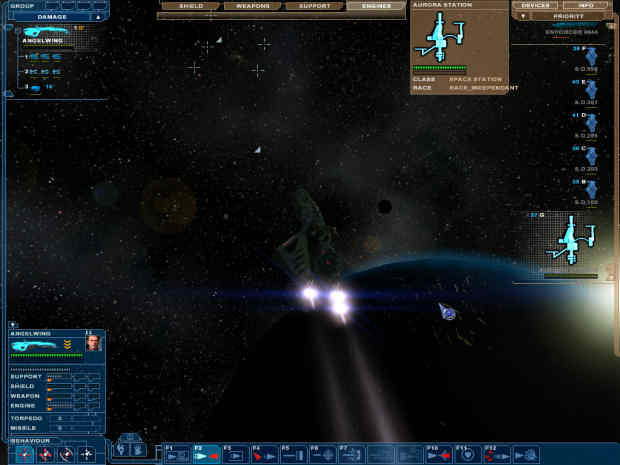Trigger the F10 command slot
The width and height of the screenshot is (620, 465).
tap(438, 455)
